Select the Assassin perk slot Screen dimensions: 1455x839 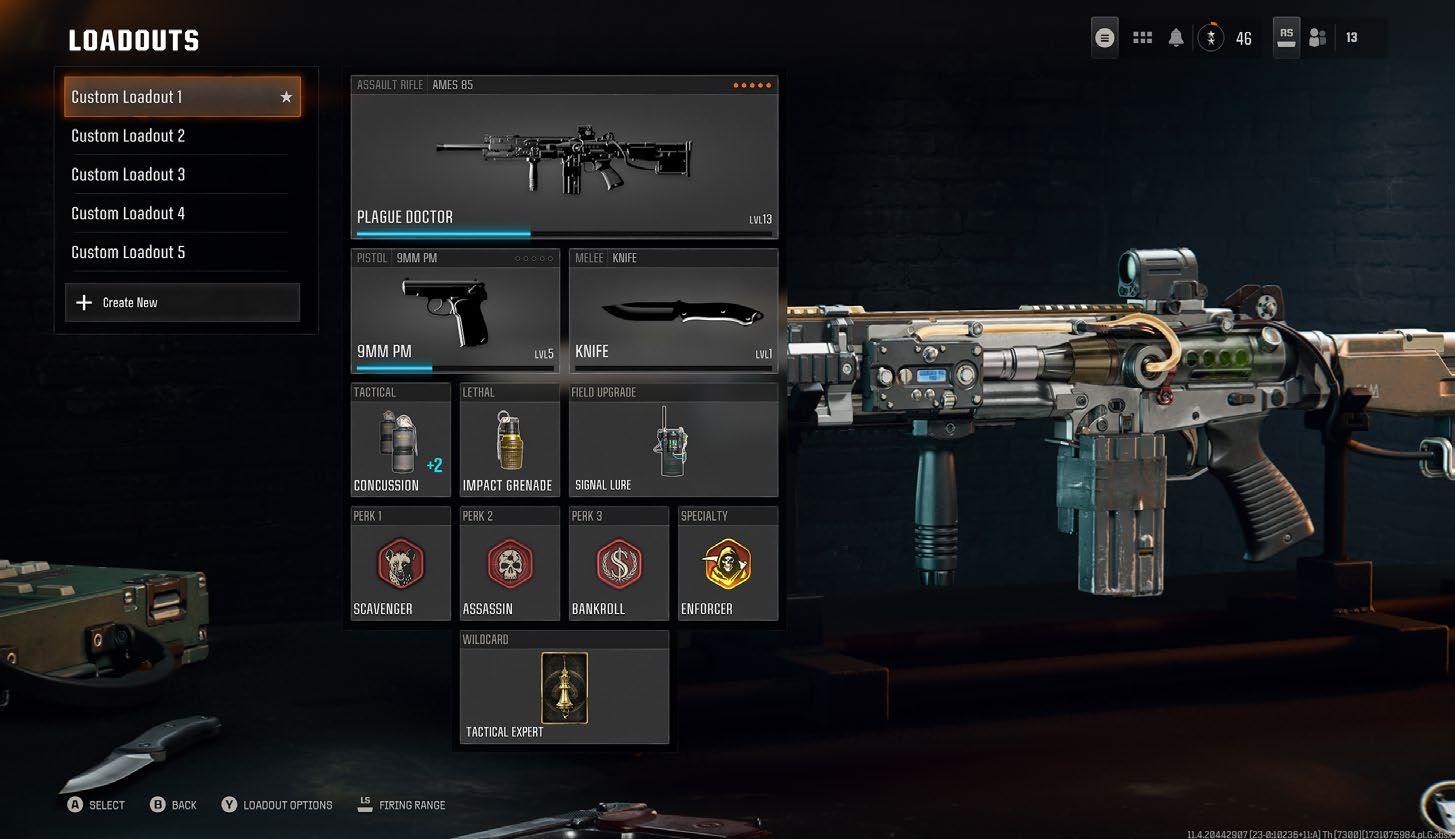[509, 564]
